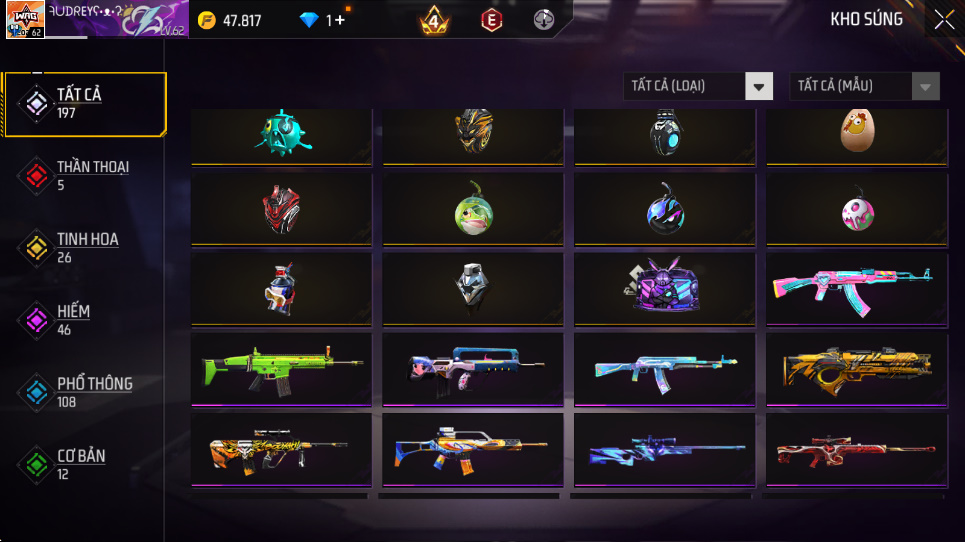Select the red and white sniper skin
This screenshot has width=965, height=542.
(x=855, y=449)
